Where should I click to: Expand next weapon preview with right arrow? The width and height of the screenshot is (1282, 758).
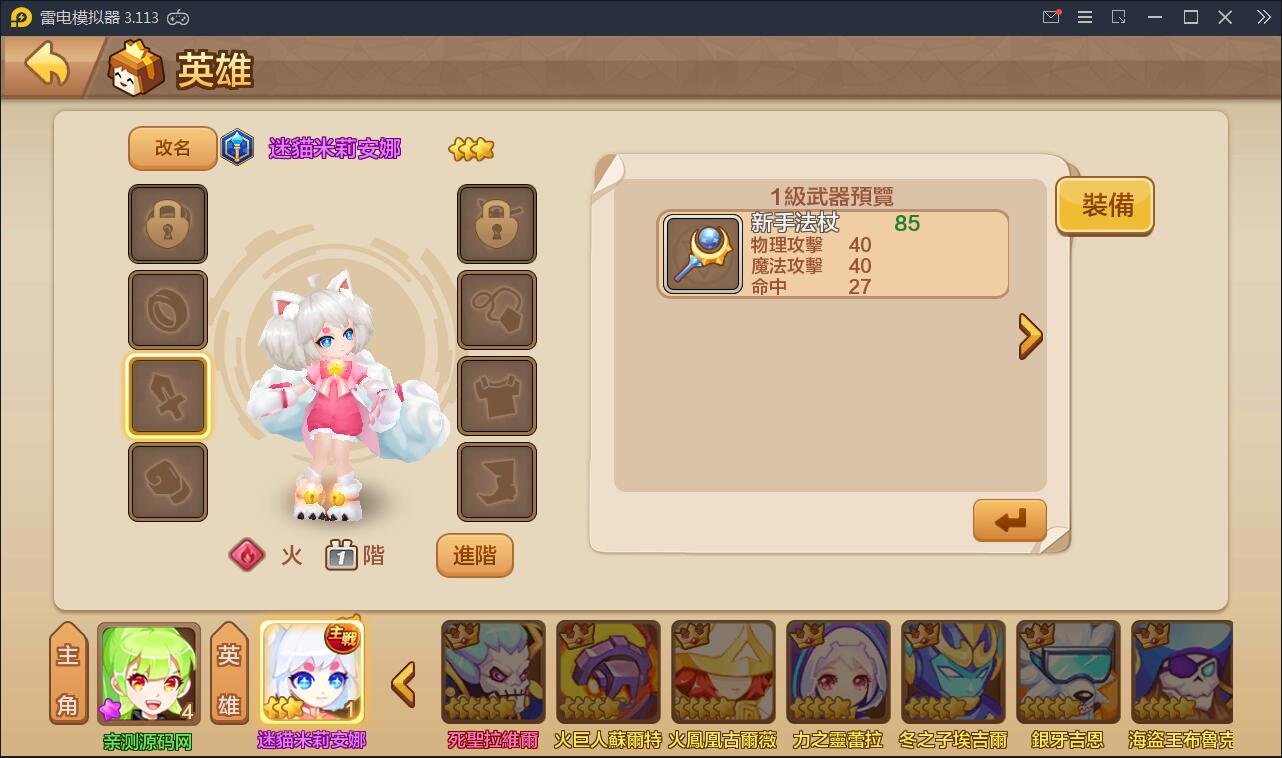1031,336
